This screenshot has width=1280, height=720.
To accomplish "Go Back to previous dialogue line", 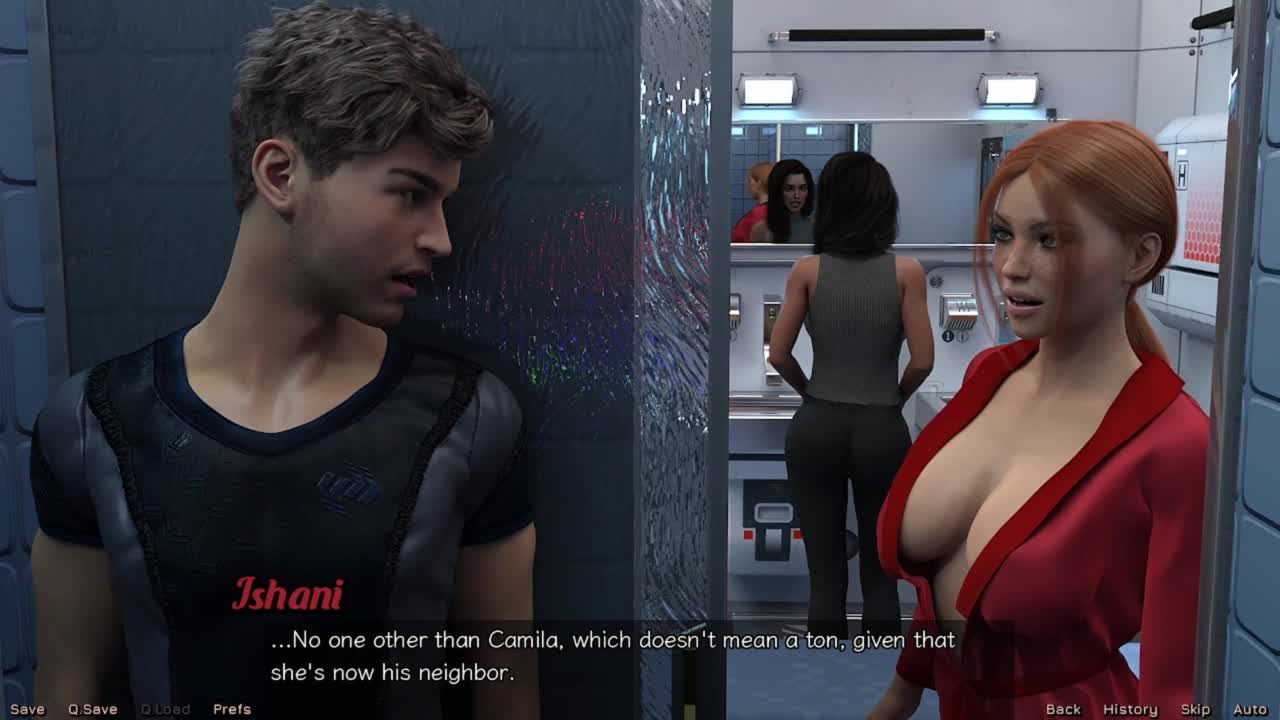I will pos(1063,709).
